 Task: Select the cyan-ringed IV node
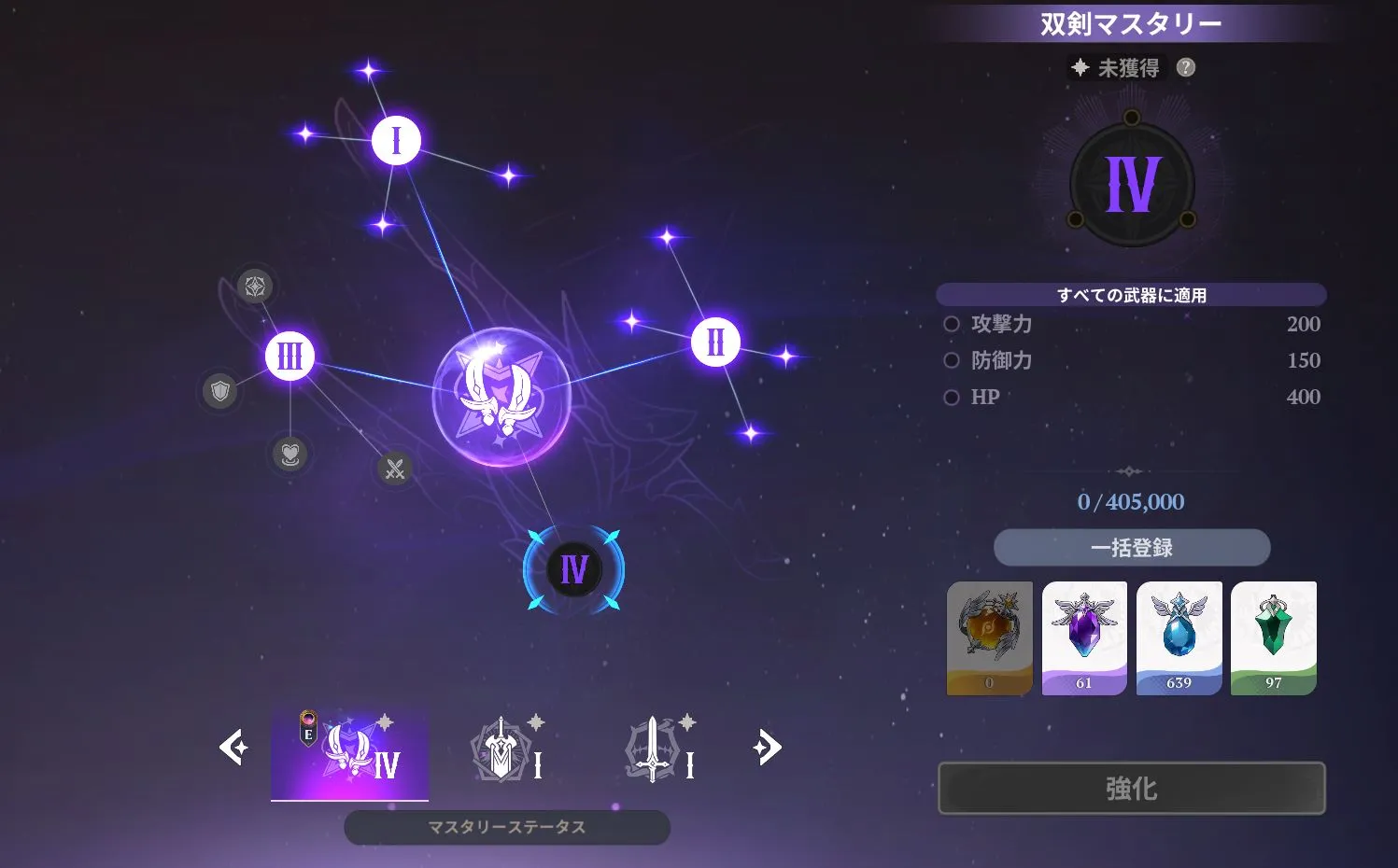click(572, 567)
